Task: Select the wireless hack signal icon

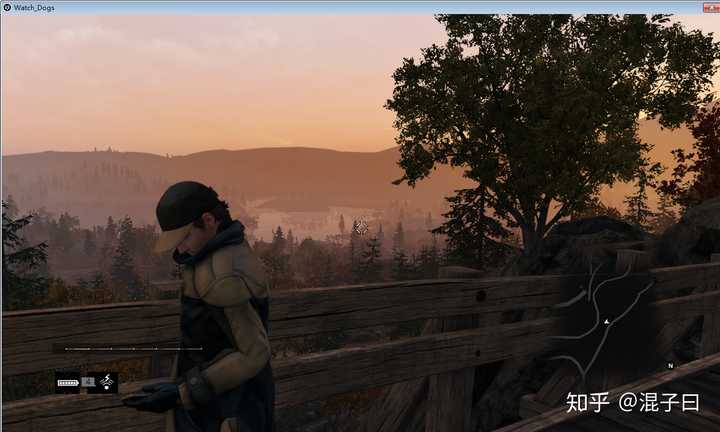Action: click(107, 381)
